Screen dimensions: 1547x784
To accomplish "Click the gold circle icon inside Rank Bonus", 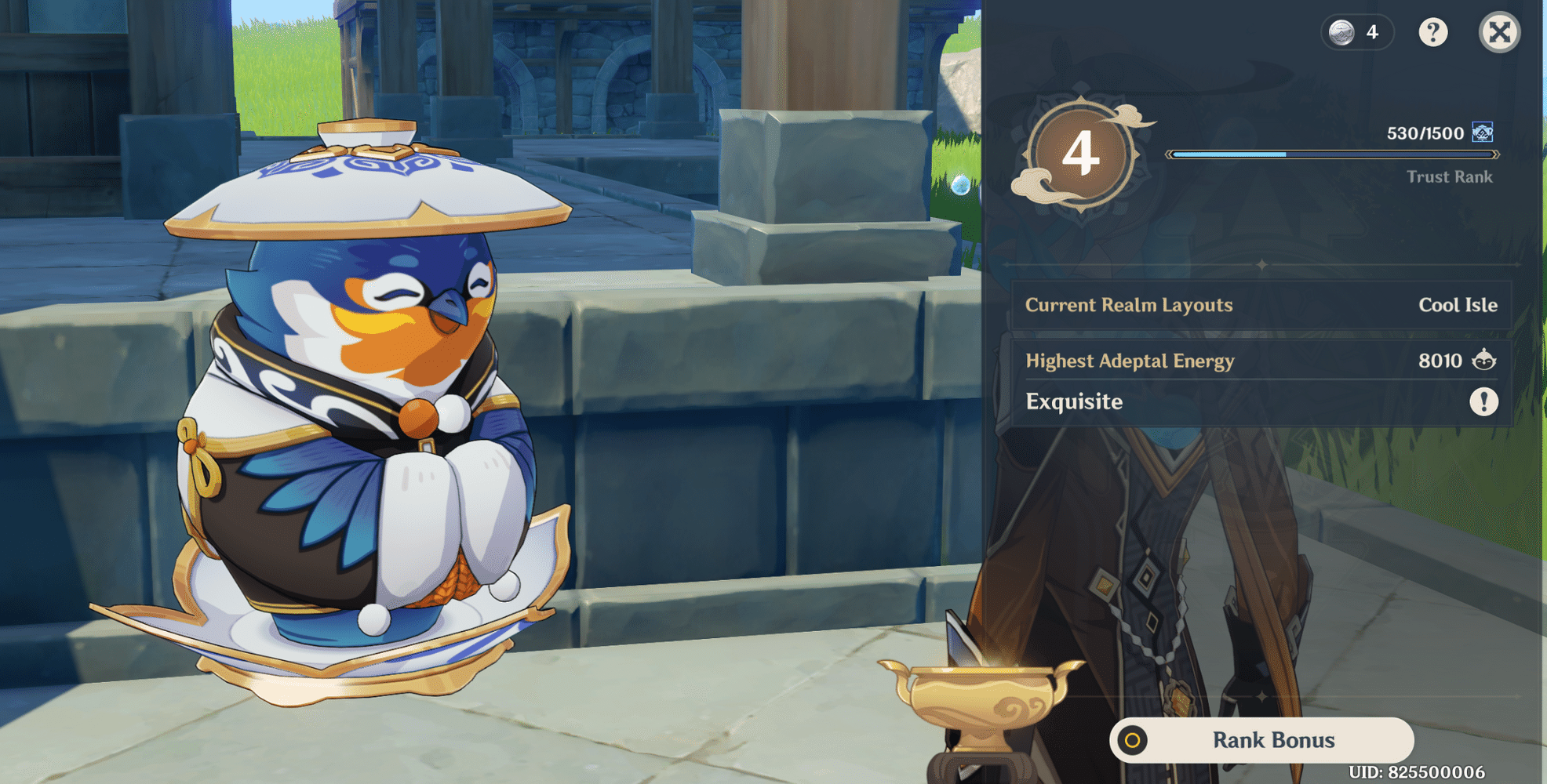I will [x=1133, y=739].
